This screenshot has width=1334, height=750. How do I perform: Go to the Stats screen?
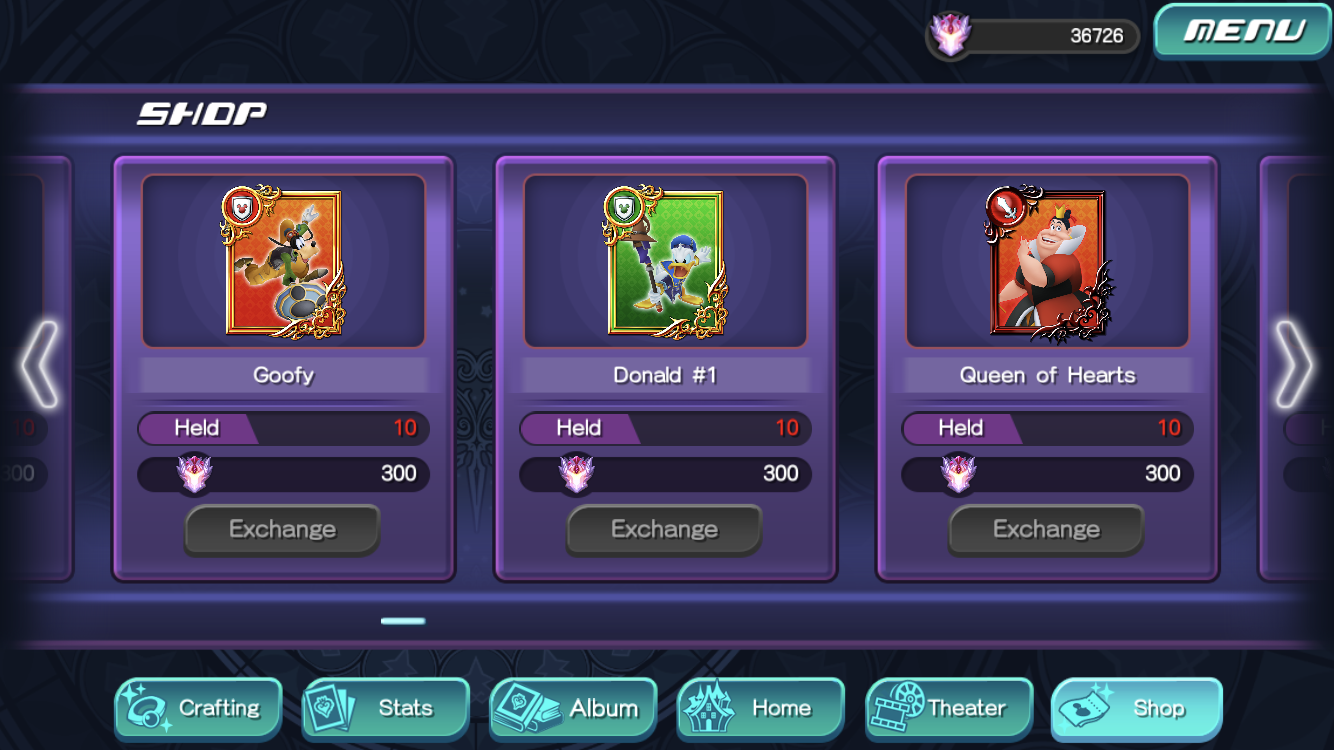[x=386, y=708]
